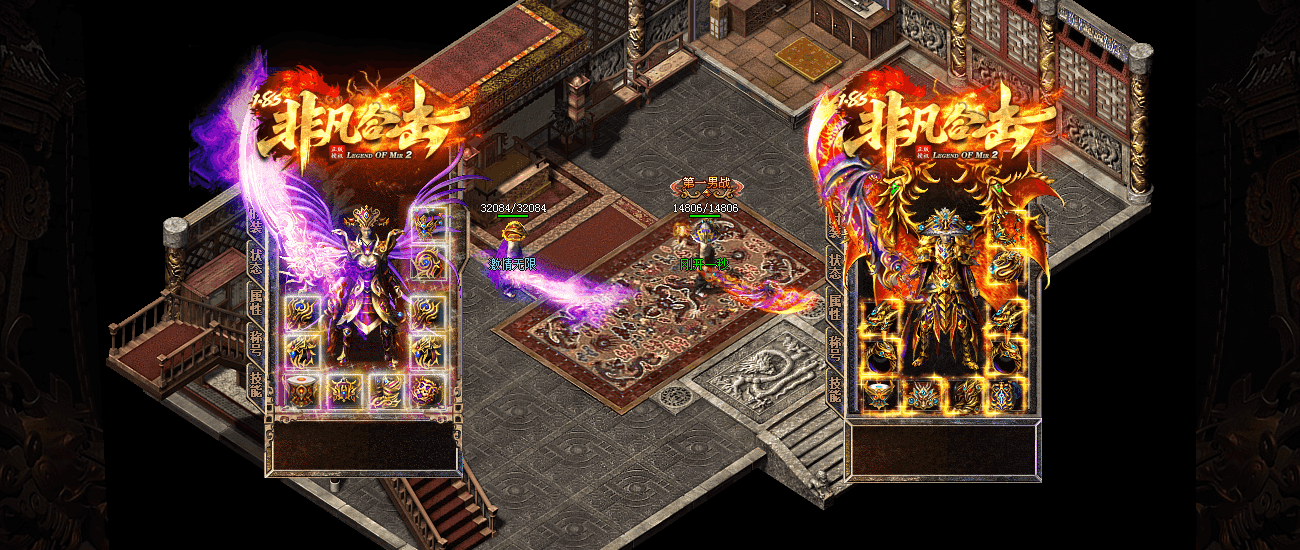Screen dimensions: 1300x550
Task: Choose the belt slot on the purple-winged panel
Action: coord(343,390)
